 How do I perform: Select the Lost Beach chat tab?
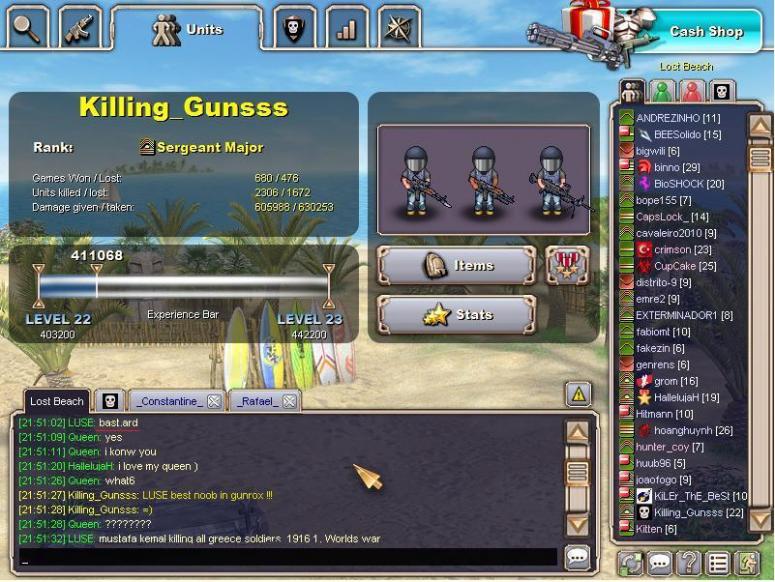pyautogui.click(x=56, y=401)
